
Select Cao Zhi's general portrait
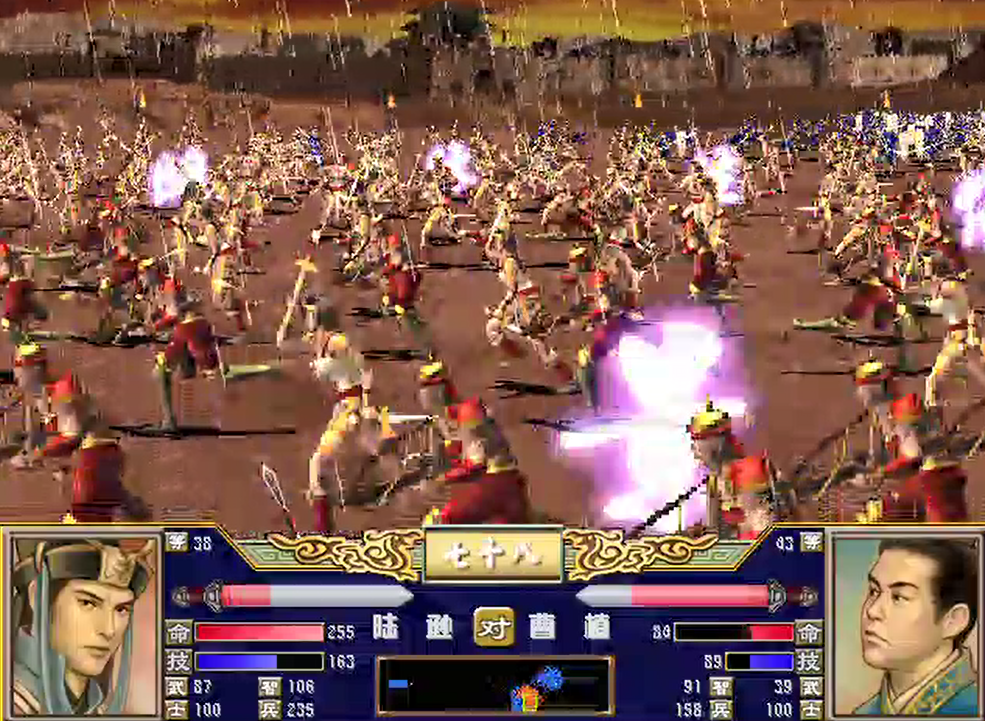[906, 624]
